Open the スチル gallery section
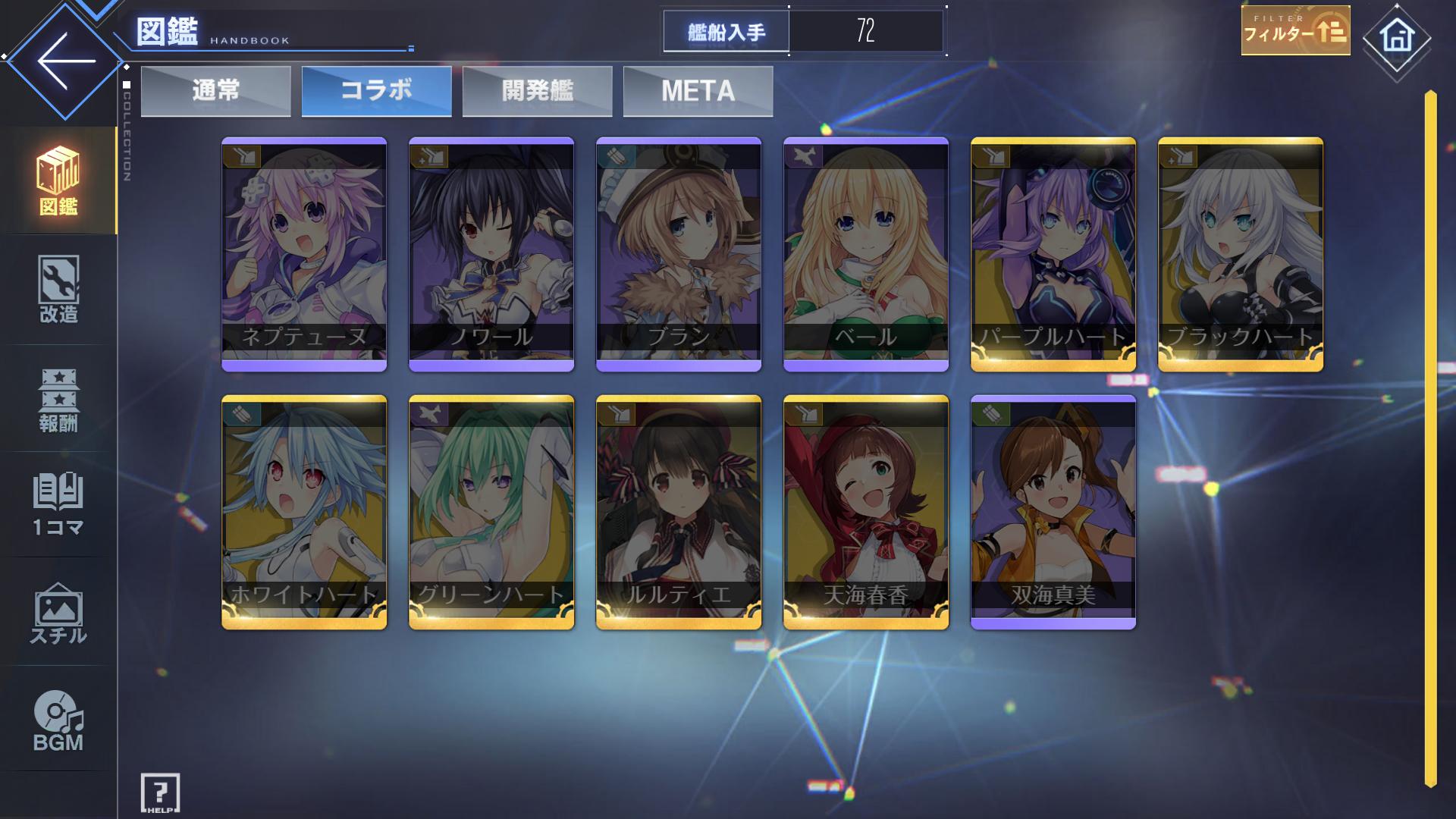The height and width of the screenshot is (819, 1456). [x=58, y=614]
